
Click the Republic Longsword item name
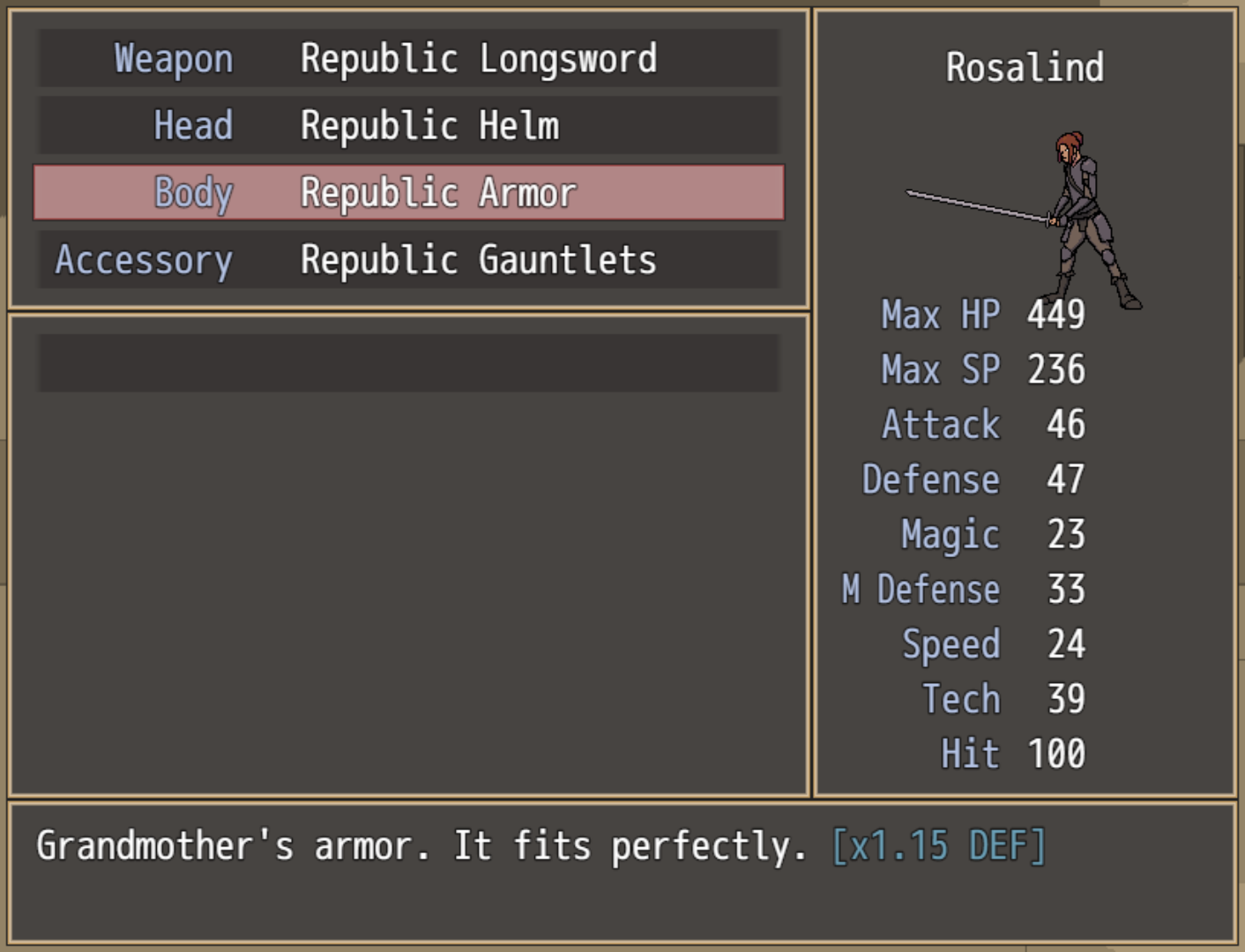tap(479, 58)
